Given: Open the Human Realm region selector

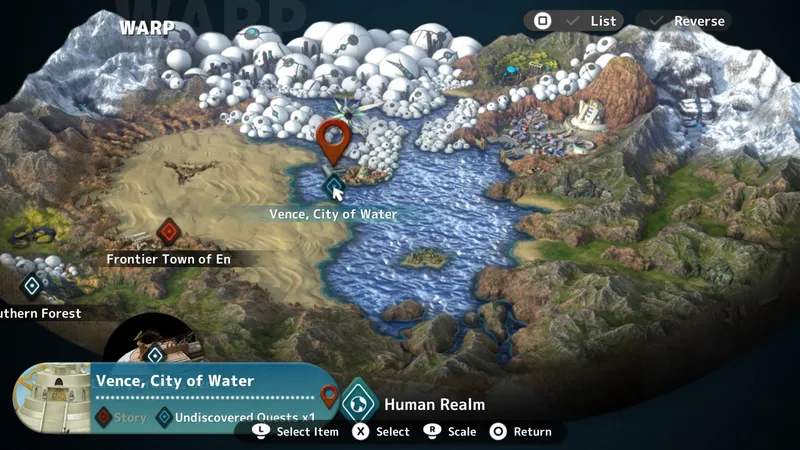Looking at the screenshot, I should coord(358,404).
